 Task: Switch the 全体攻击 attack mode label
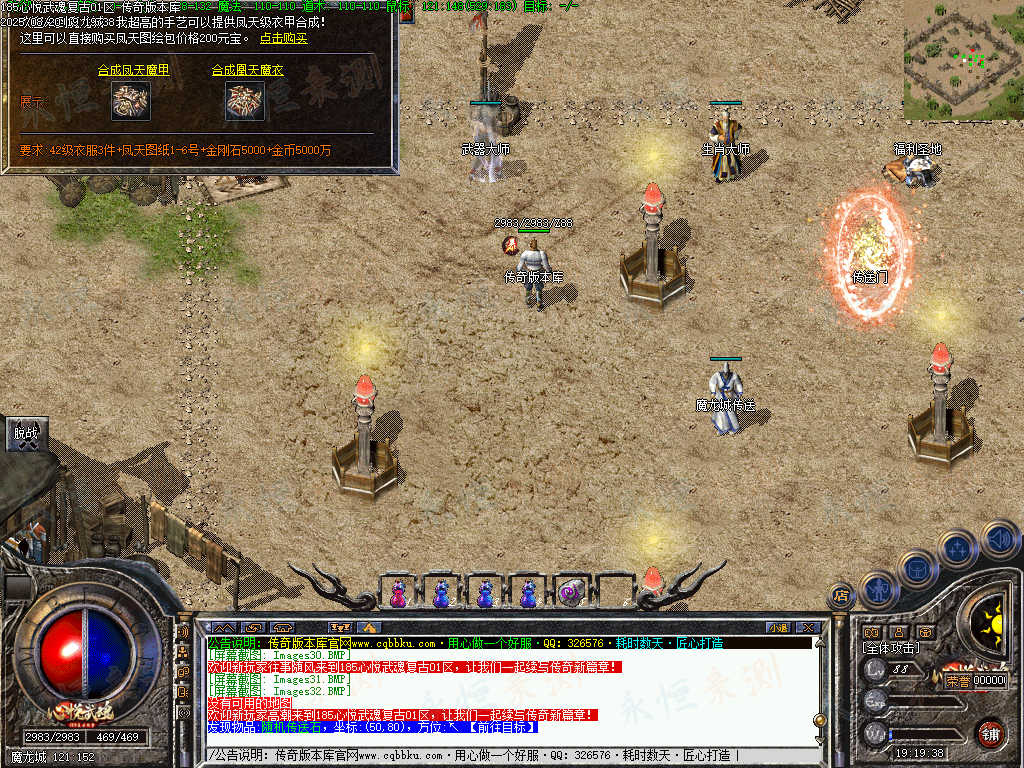click(x=890, y=649)
